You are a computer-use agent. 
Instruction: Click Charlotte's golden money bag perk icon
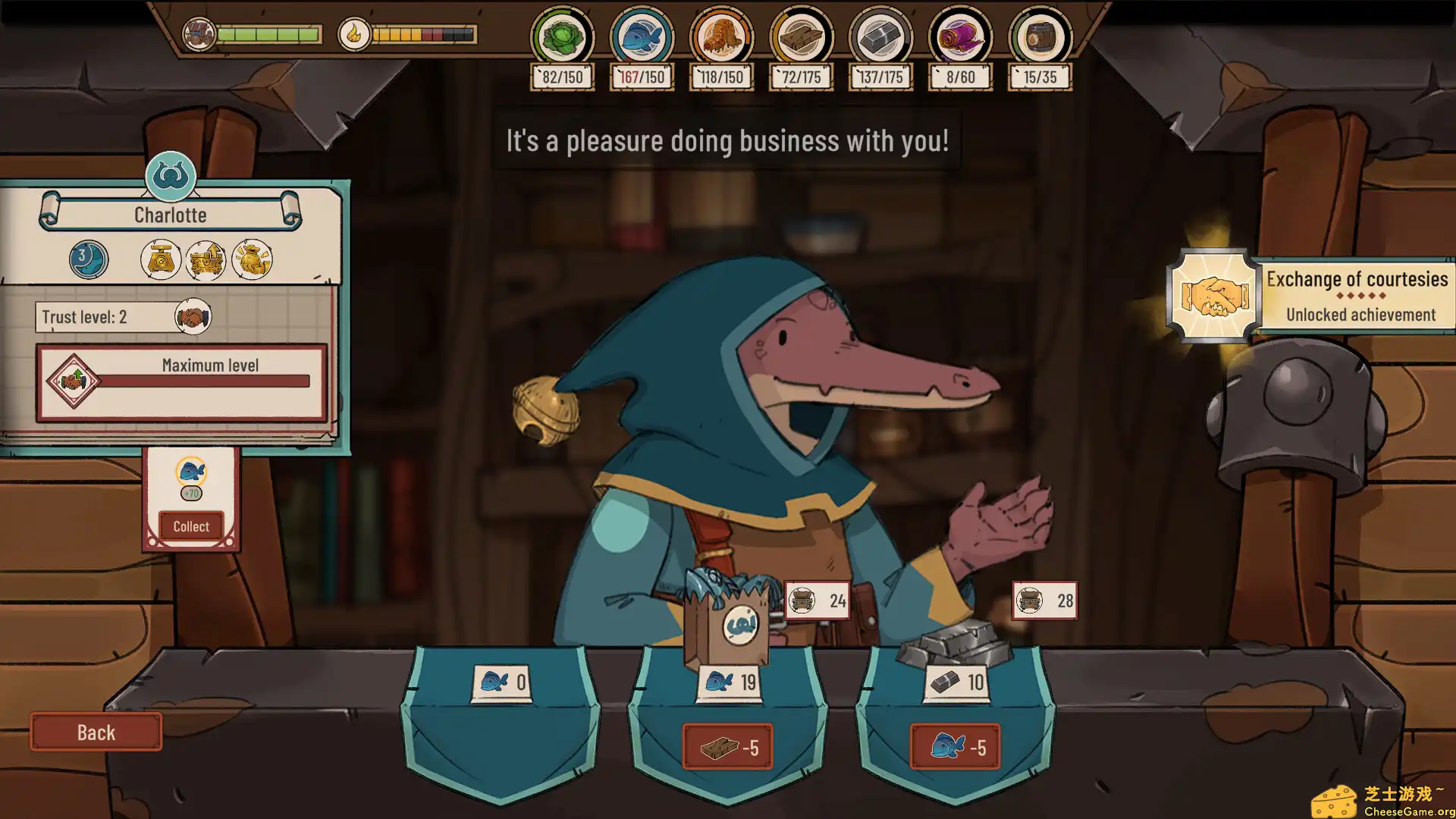252,260
